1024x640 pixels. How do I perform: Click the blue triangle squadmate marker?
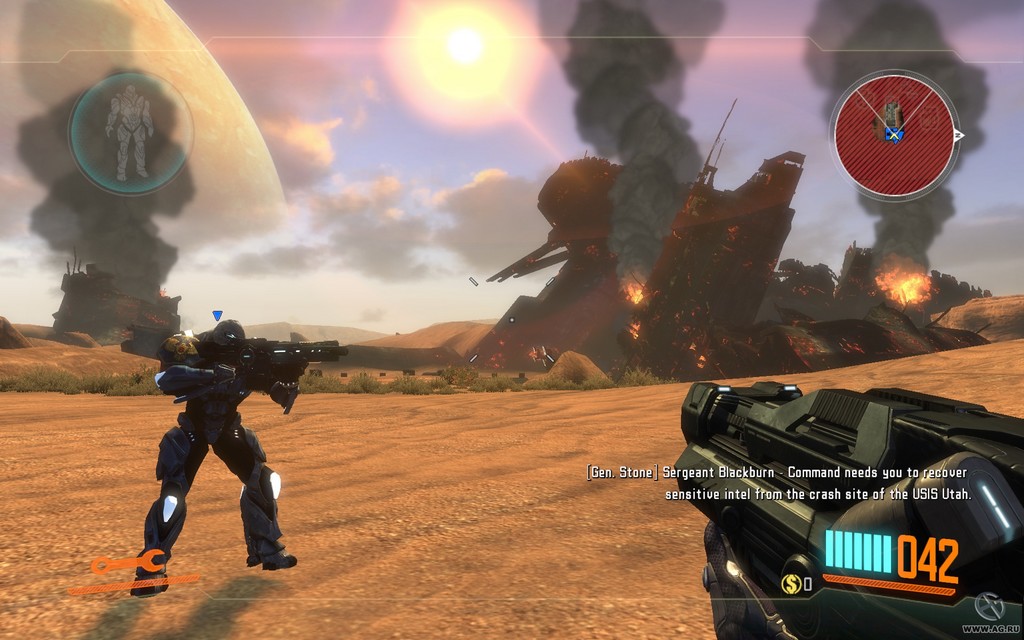(x=217, y=316)
